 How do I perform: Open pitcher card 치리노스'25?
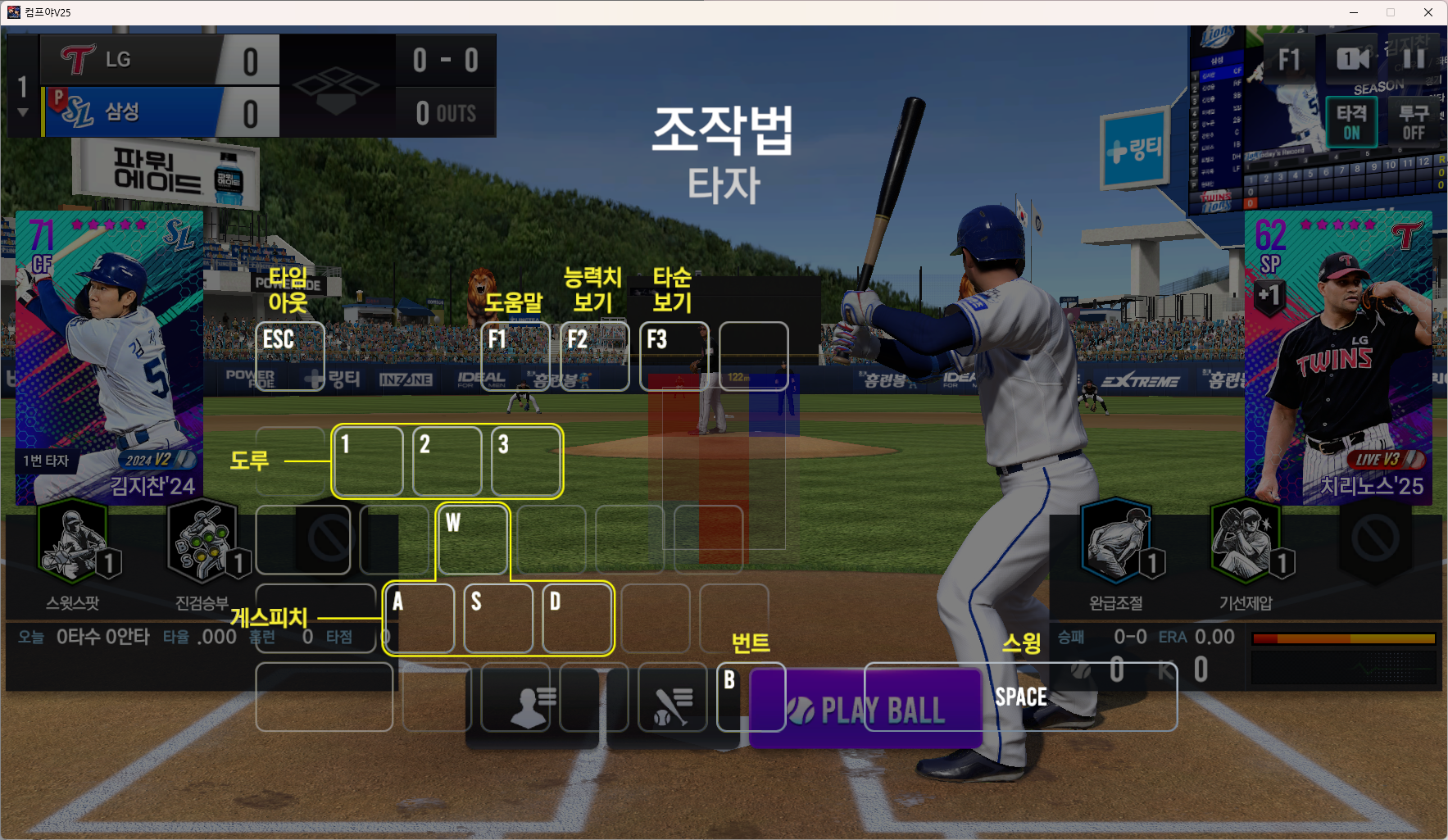[x=1338, y=357]
